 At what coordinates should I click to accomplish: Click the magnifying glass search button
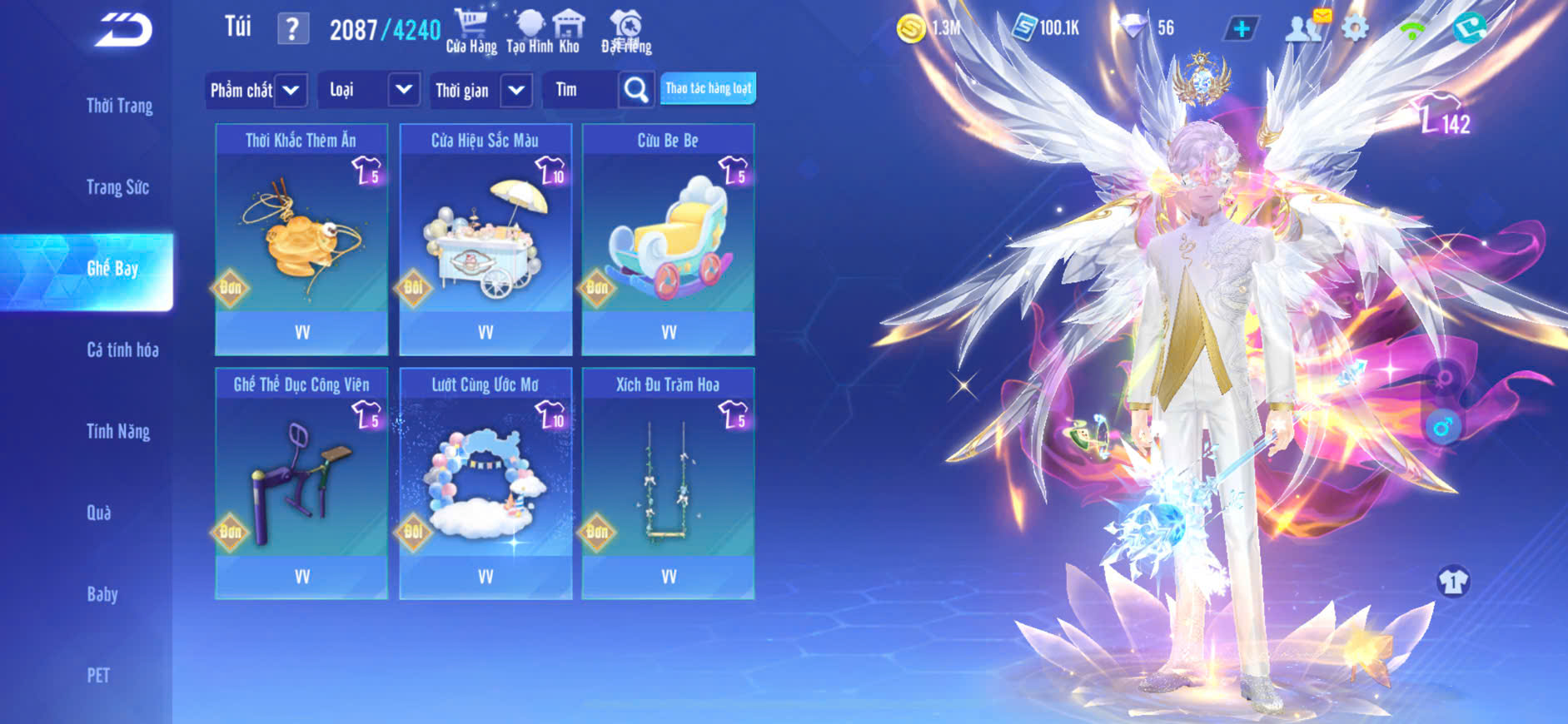point(635,90)
